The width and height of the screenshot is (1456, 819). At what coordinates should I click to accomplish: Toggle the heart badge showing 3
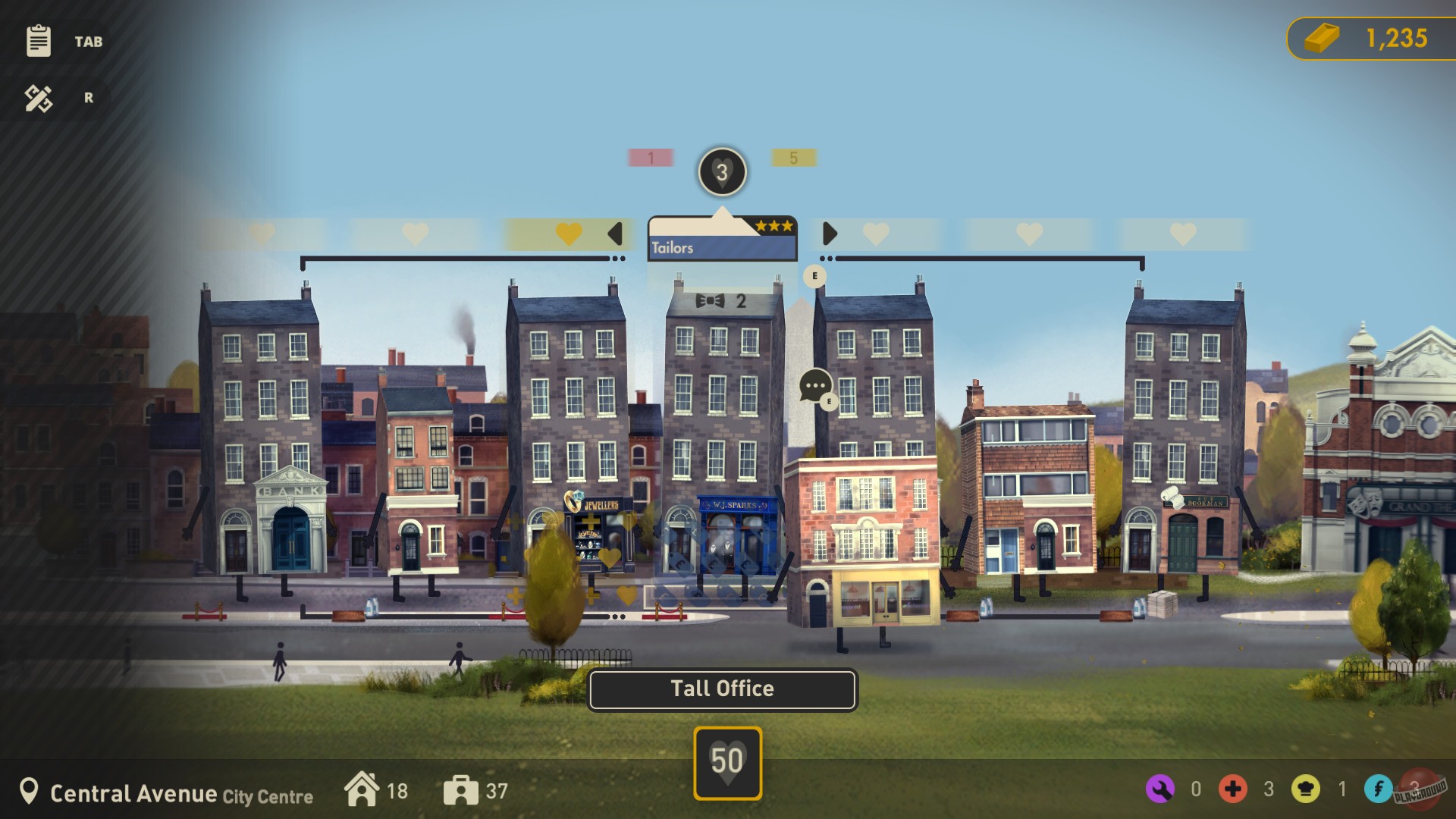[x=722, y=171]
